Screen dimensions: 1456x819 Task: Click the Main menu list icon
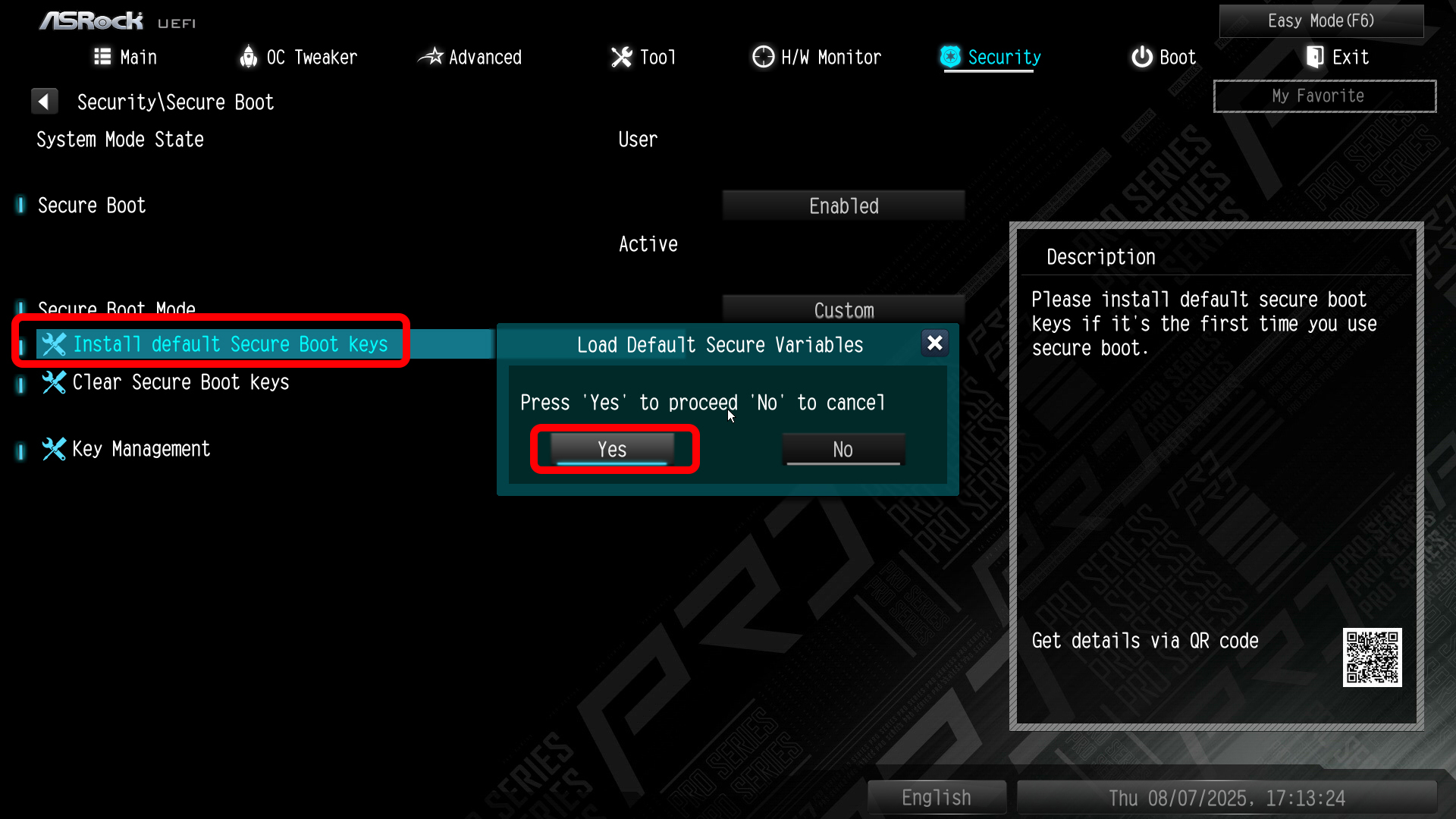tap(102, 57)
